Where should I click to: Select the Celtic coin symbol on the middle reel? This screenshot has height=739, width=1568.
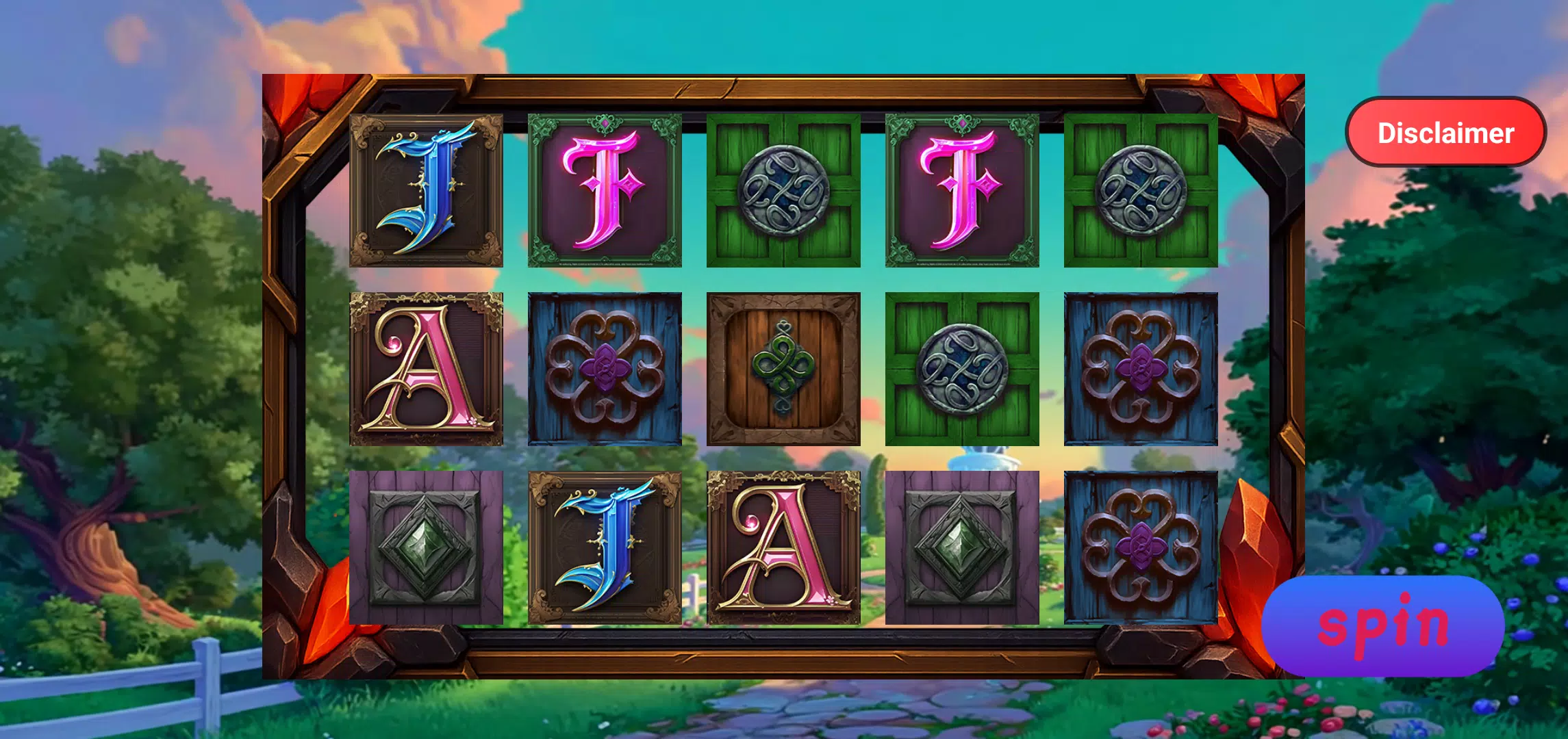tap(784, 188)
